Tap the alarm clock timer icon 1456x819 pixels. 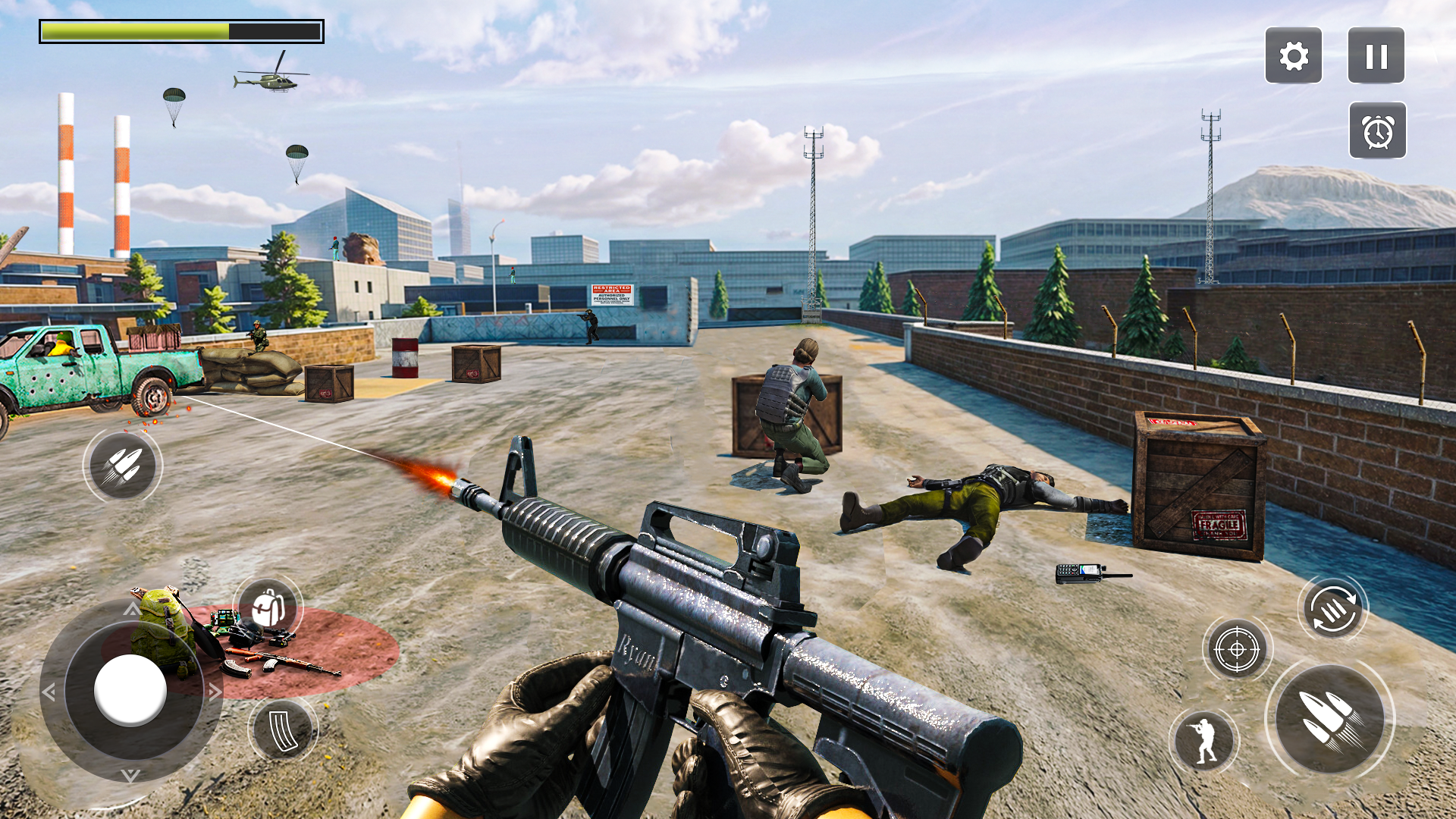[1379, 130]
